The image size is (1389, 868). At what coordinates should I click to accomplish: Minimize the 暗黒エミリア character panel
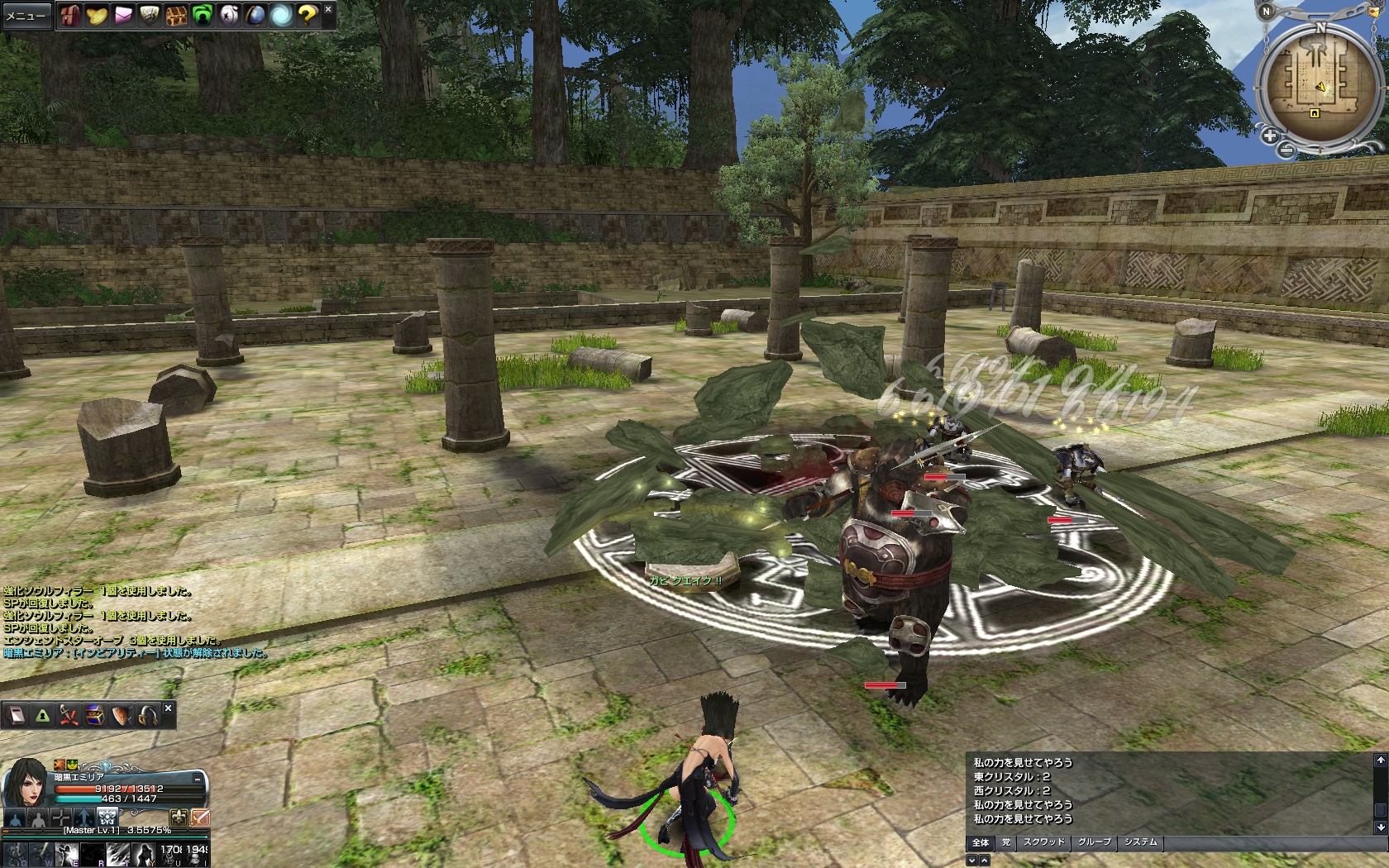[198, 779]
